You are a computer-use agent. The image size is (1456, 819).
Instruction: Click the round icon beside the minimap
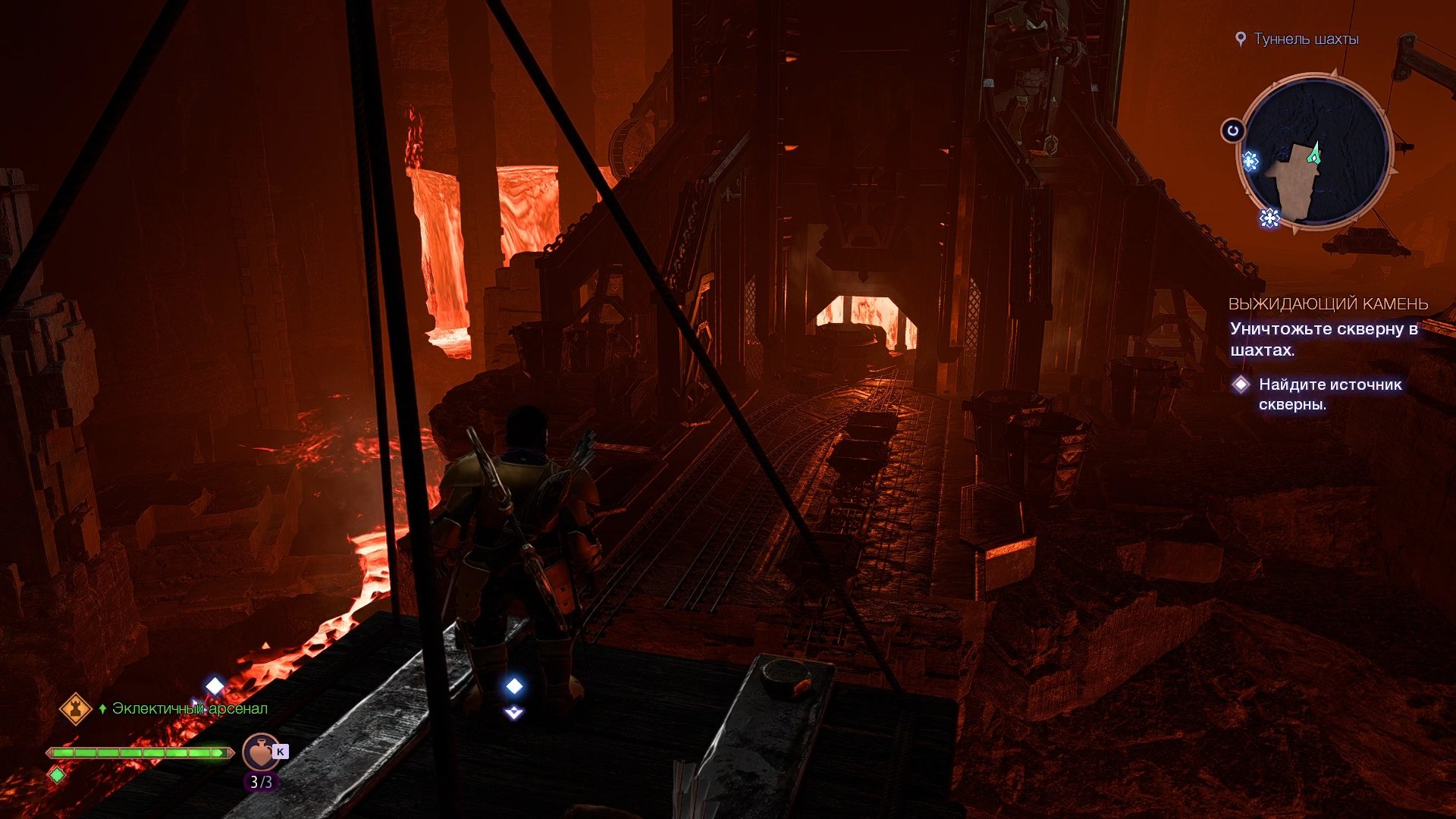pyautogui.click(x=1233, y=130)
